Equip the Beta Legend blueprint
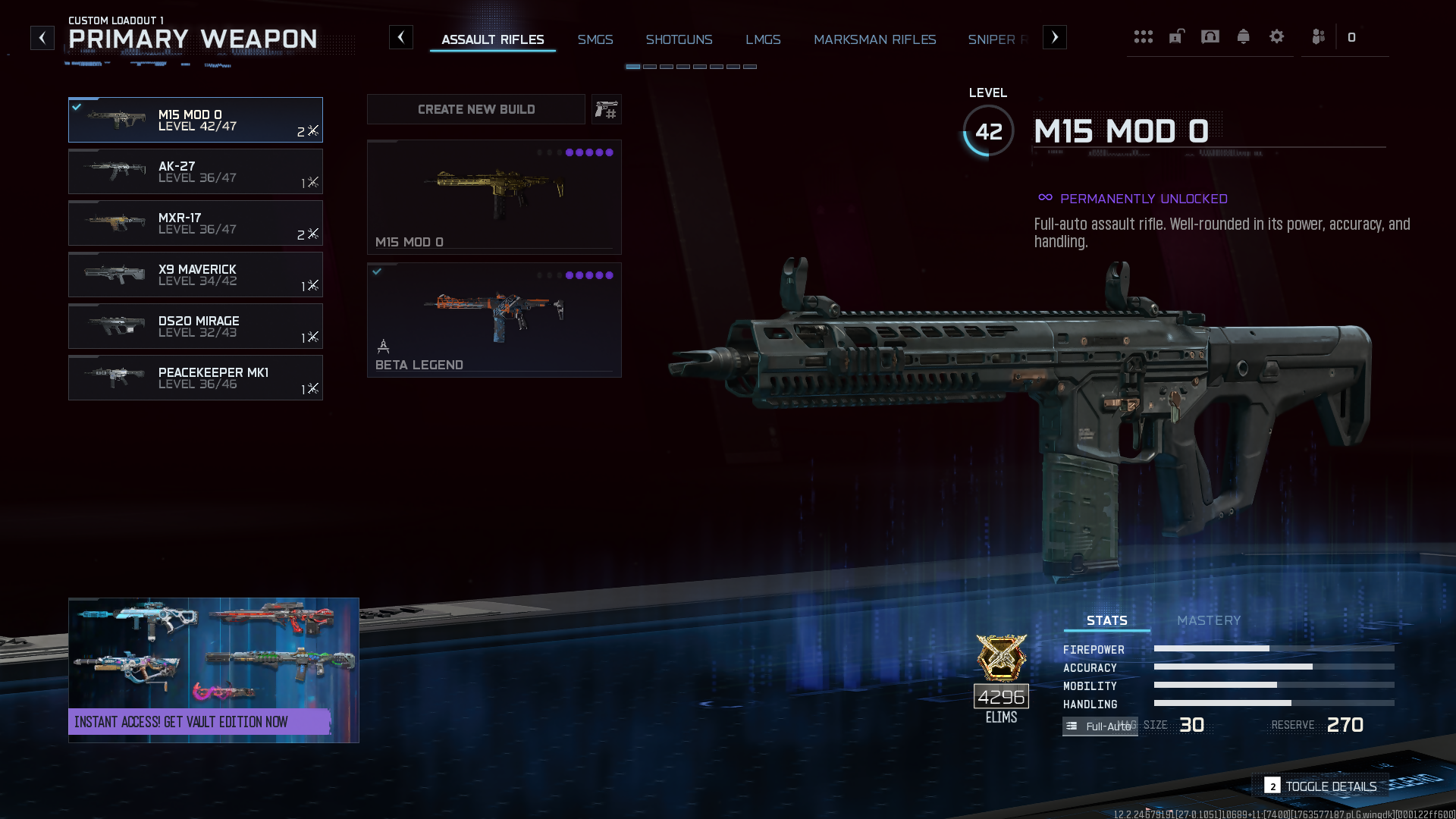 (494, 319)
